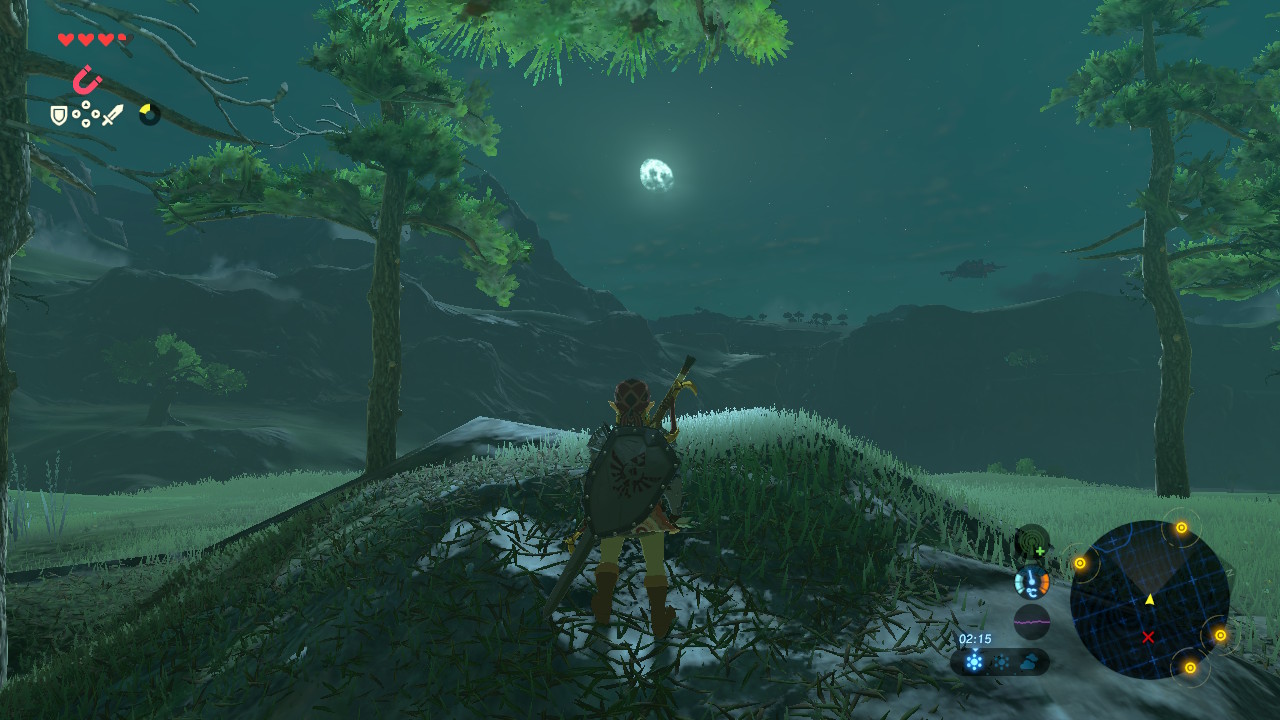Select the highlighted snowflake weather icon

click(x=972, y=662)
